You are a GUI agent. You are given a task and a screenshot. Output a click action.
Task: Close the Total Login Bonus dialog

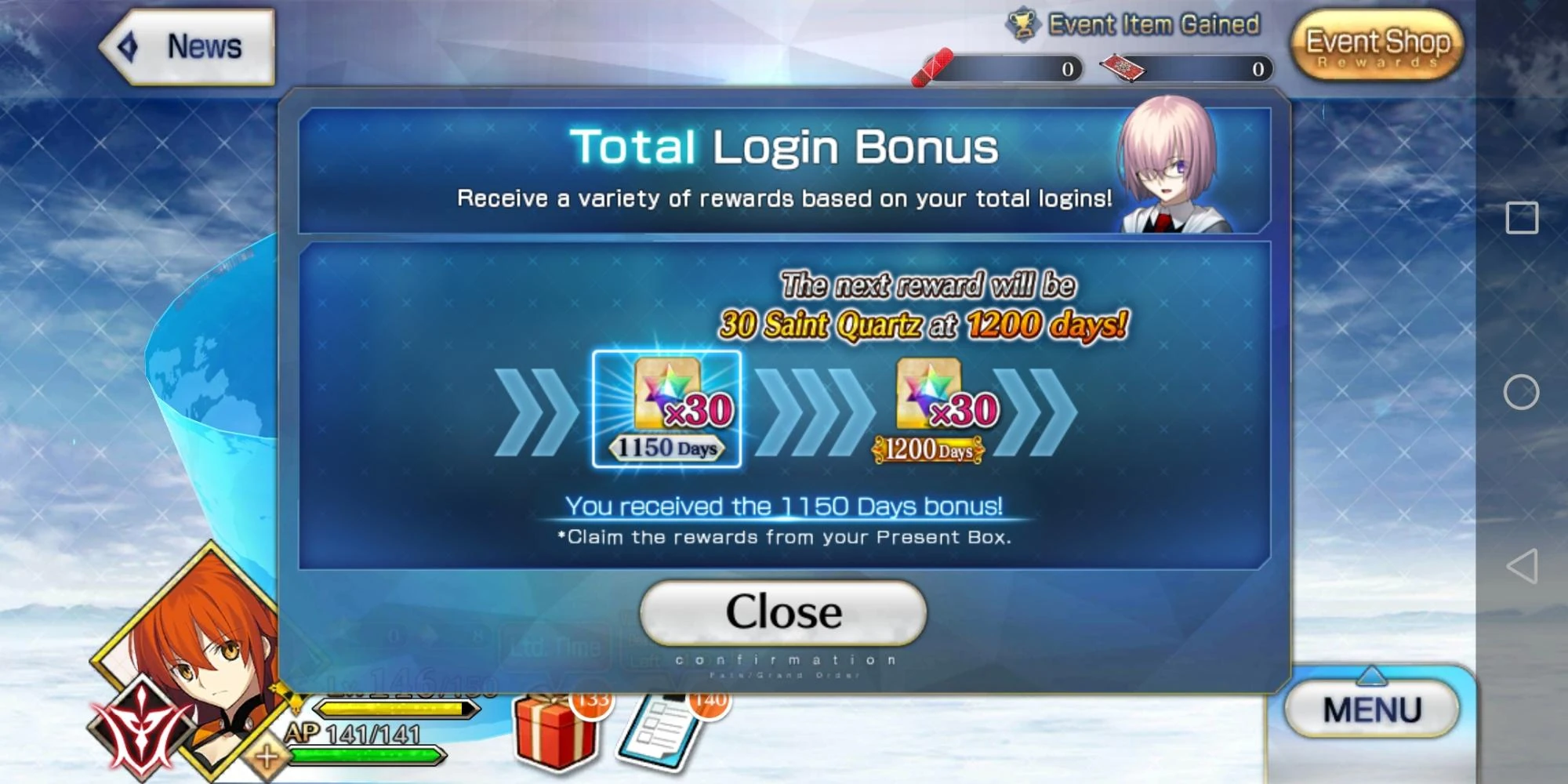pyautogui.click(x=782, y=612)
